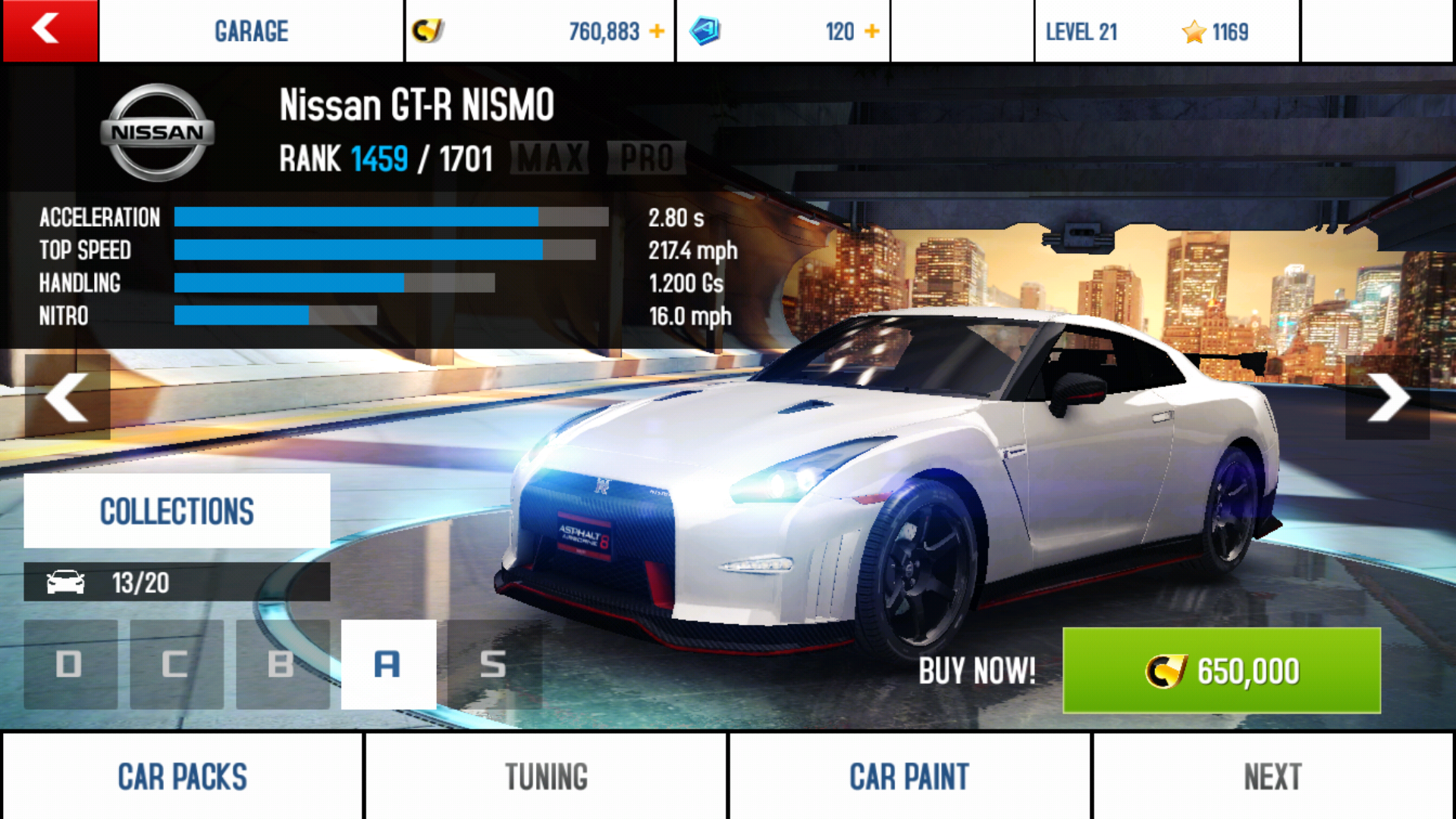This screenshot has height=819, width=1456.
Task: Buy the car for 650,000 credits
Action: coord(1221,671)
